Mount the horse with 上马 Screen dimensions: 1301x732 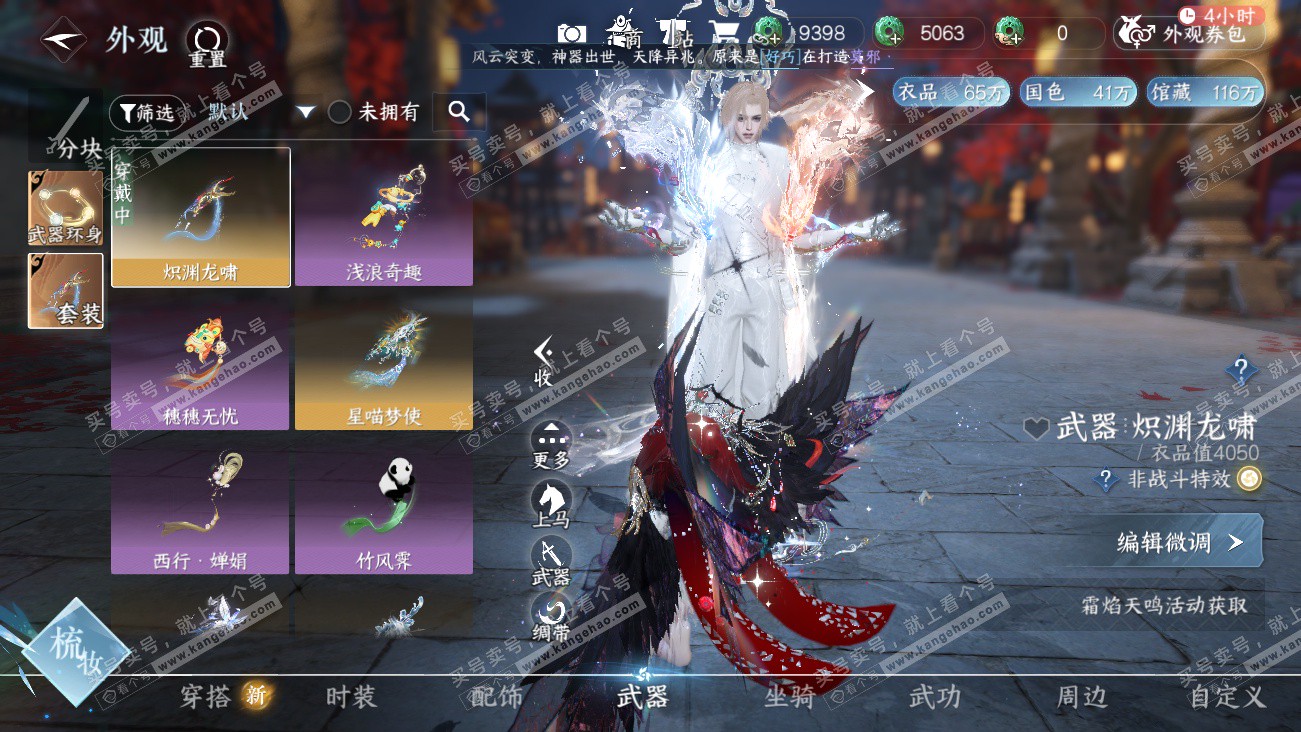(x=551, y=503)
